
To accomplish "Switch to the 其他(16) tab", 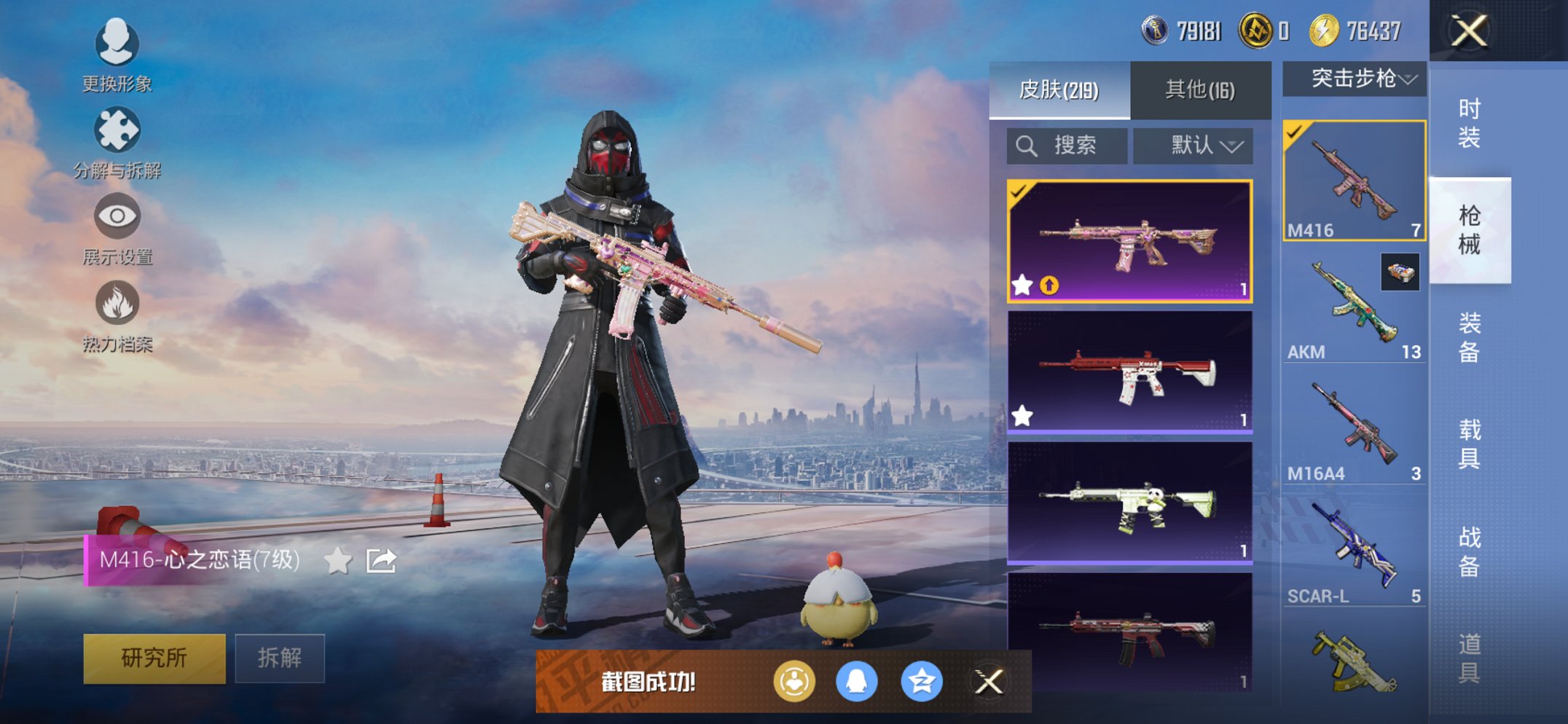I will [x=1198, y=87].
